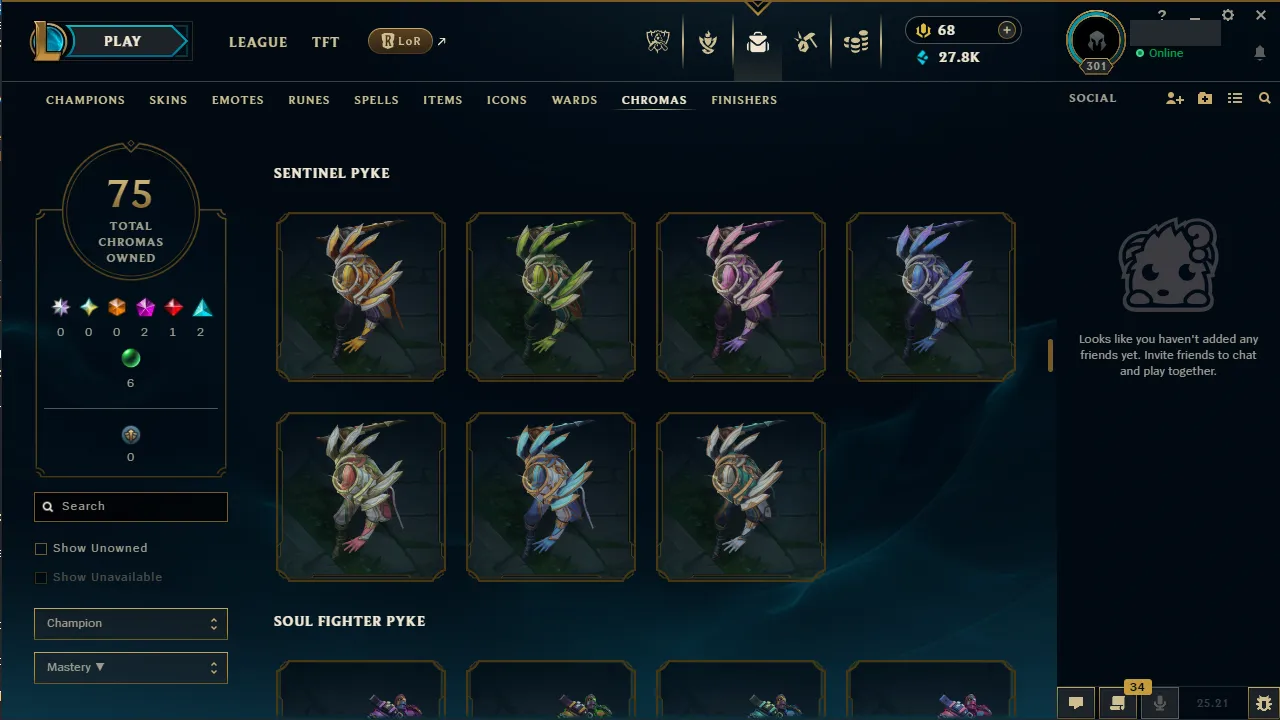Switch to the SKINS tab

tap(168, 100)
